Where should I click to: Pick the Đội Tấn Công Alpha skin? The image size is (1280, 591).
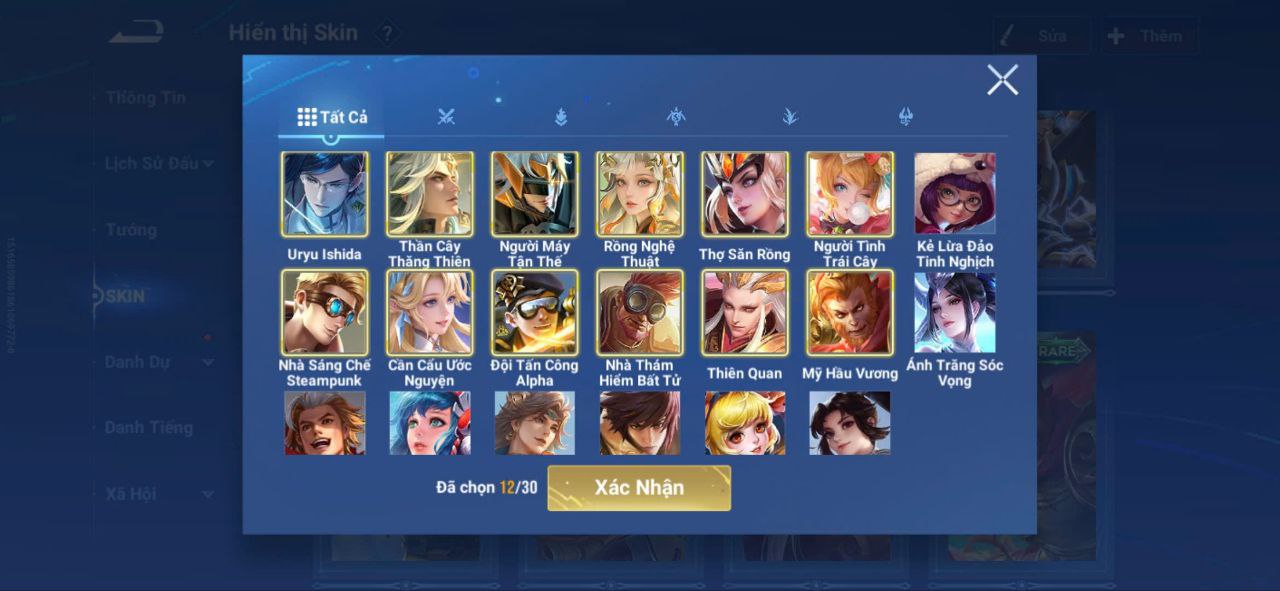click(x=535, y=312)
